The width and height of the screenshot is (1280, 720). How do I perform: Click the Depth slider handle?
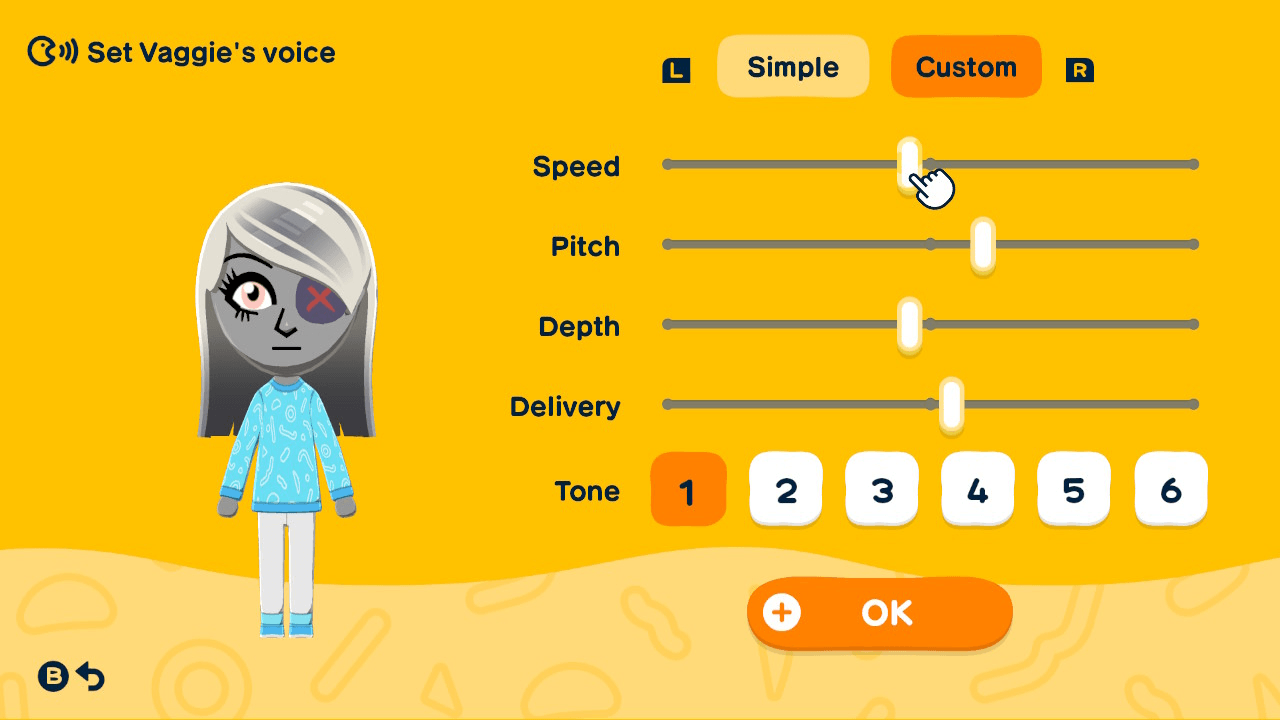point(908,324)
